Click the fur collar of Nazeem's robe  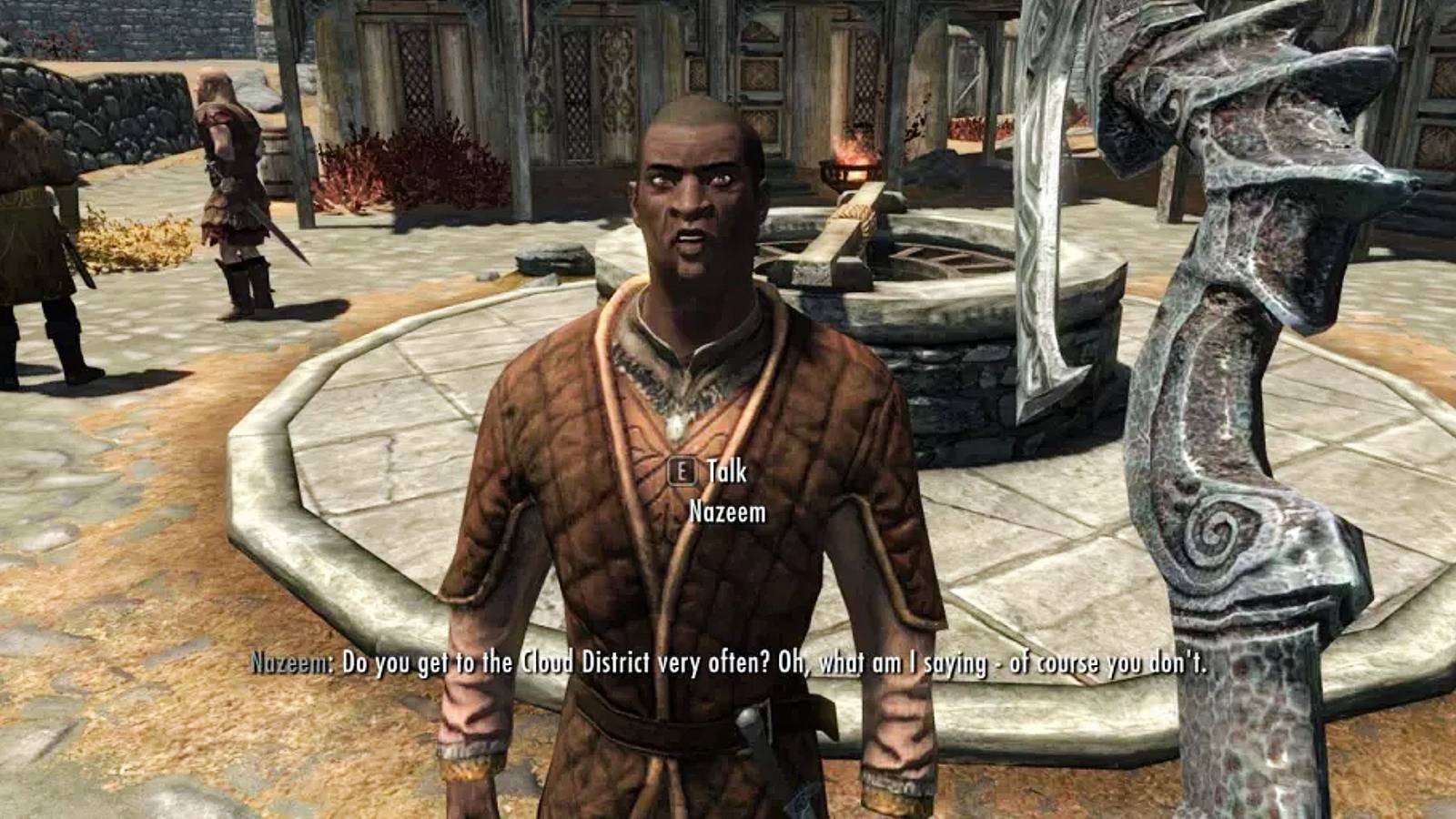(673, 364)
